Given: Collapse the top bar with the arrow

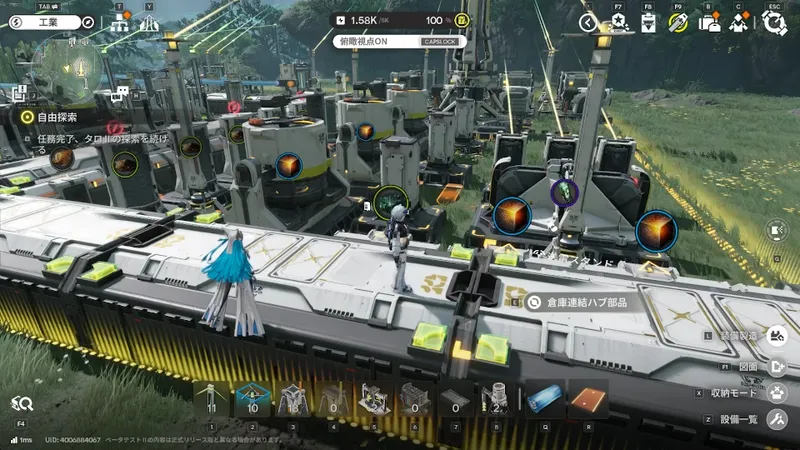Looking at the screenshot, I should click(x=589, y=22).
